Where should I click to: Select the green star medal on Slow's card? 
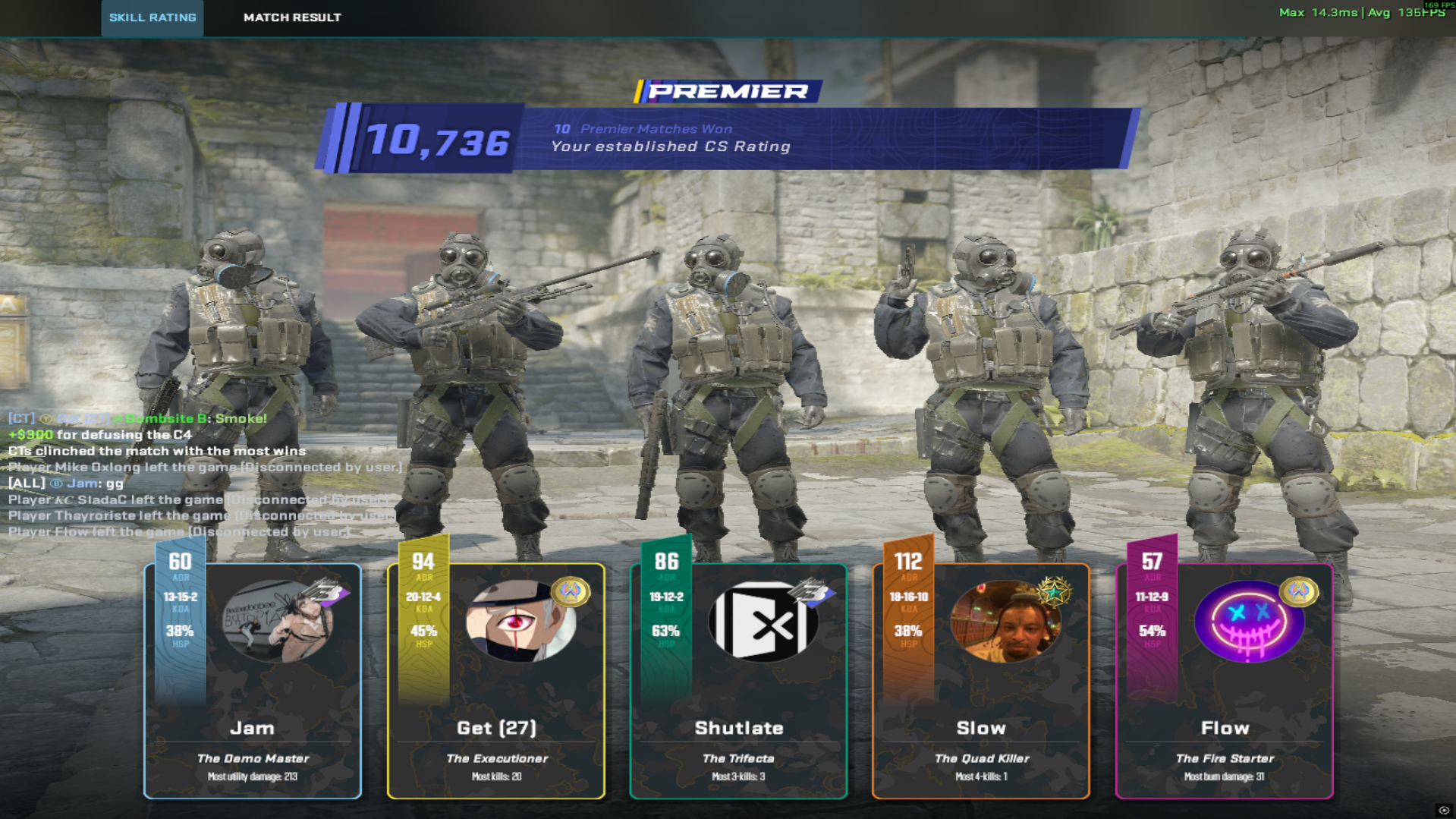(x=1055, y=591)
